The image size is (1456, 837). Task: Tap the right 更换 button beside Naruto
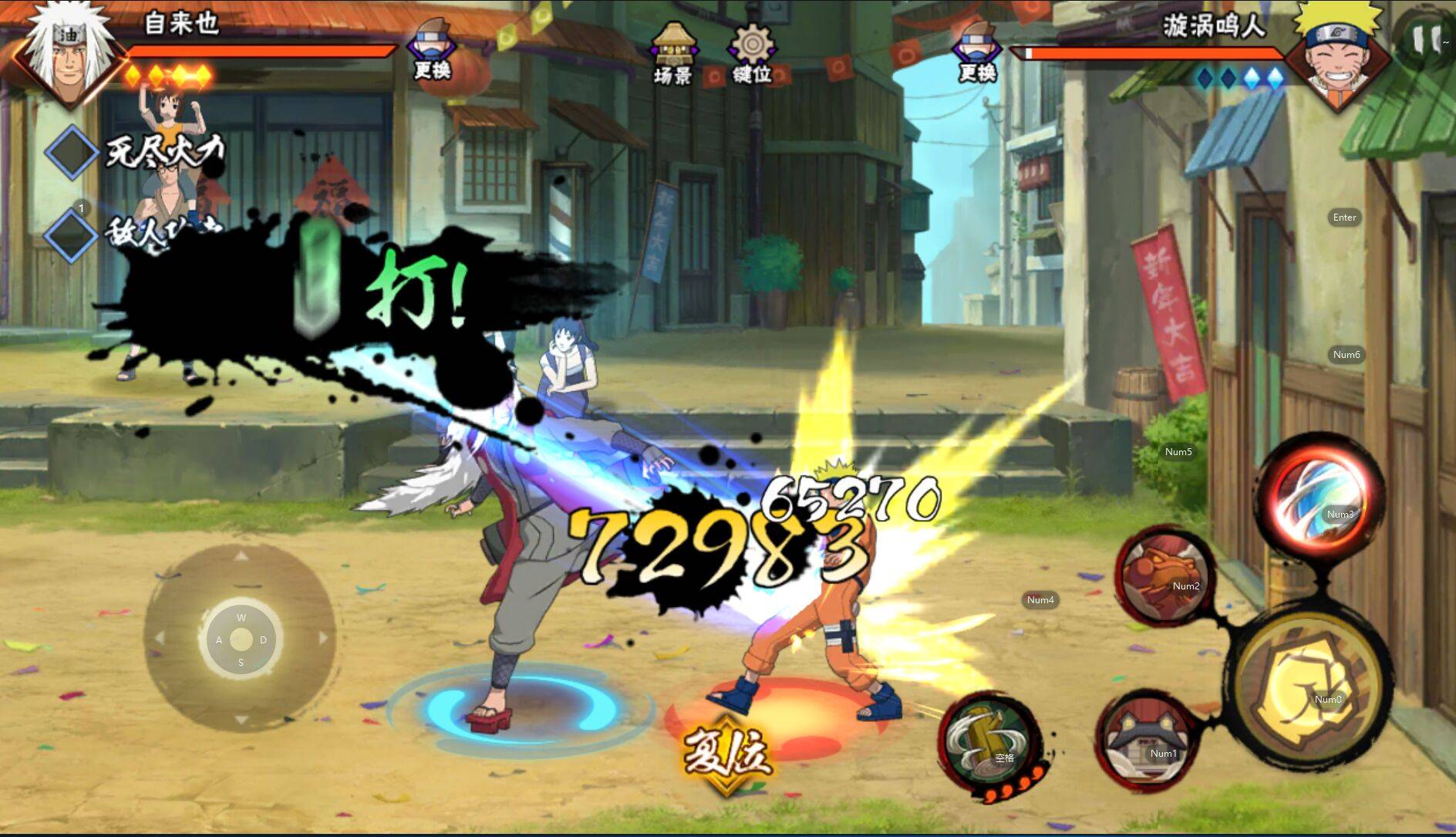click(977, 52)
